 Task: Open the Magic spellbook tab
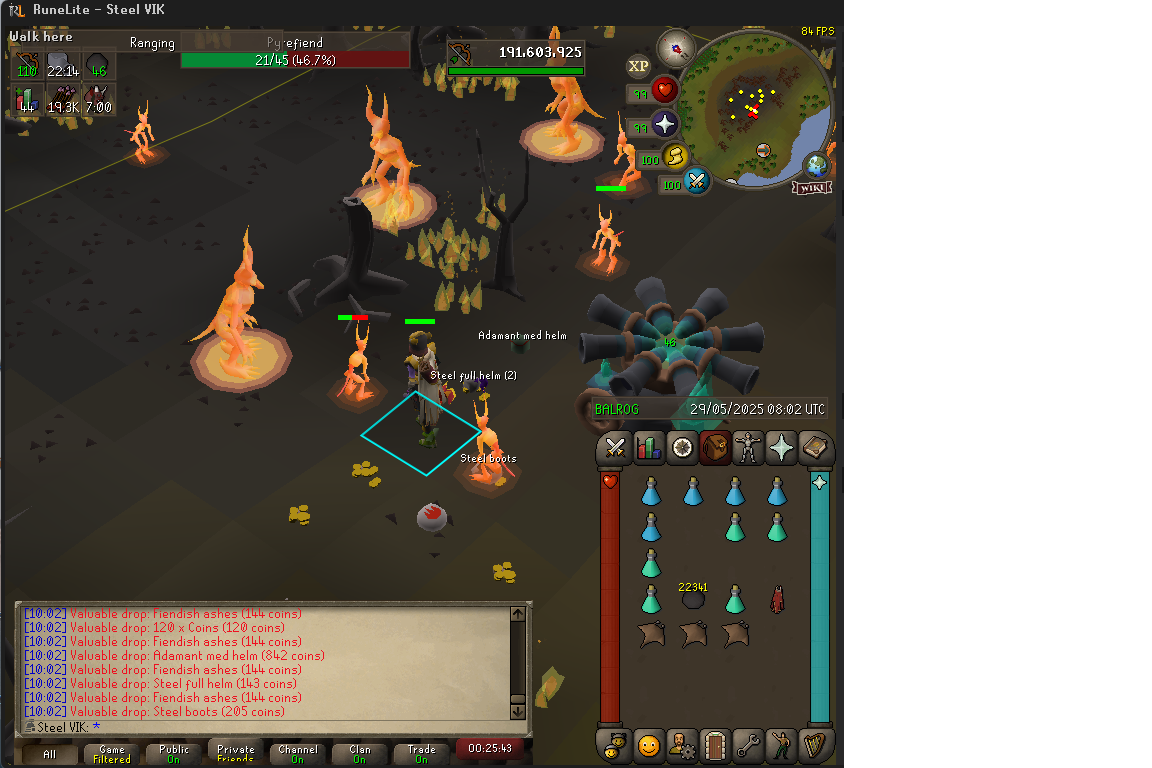(815, 448)
